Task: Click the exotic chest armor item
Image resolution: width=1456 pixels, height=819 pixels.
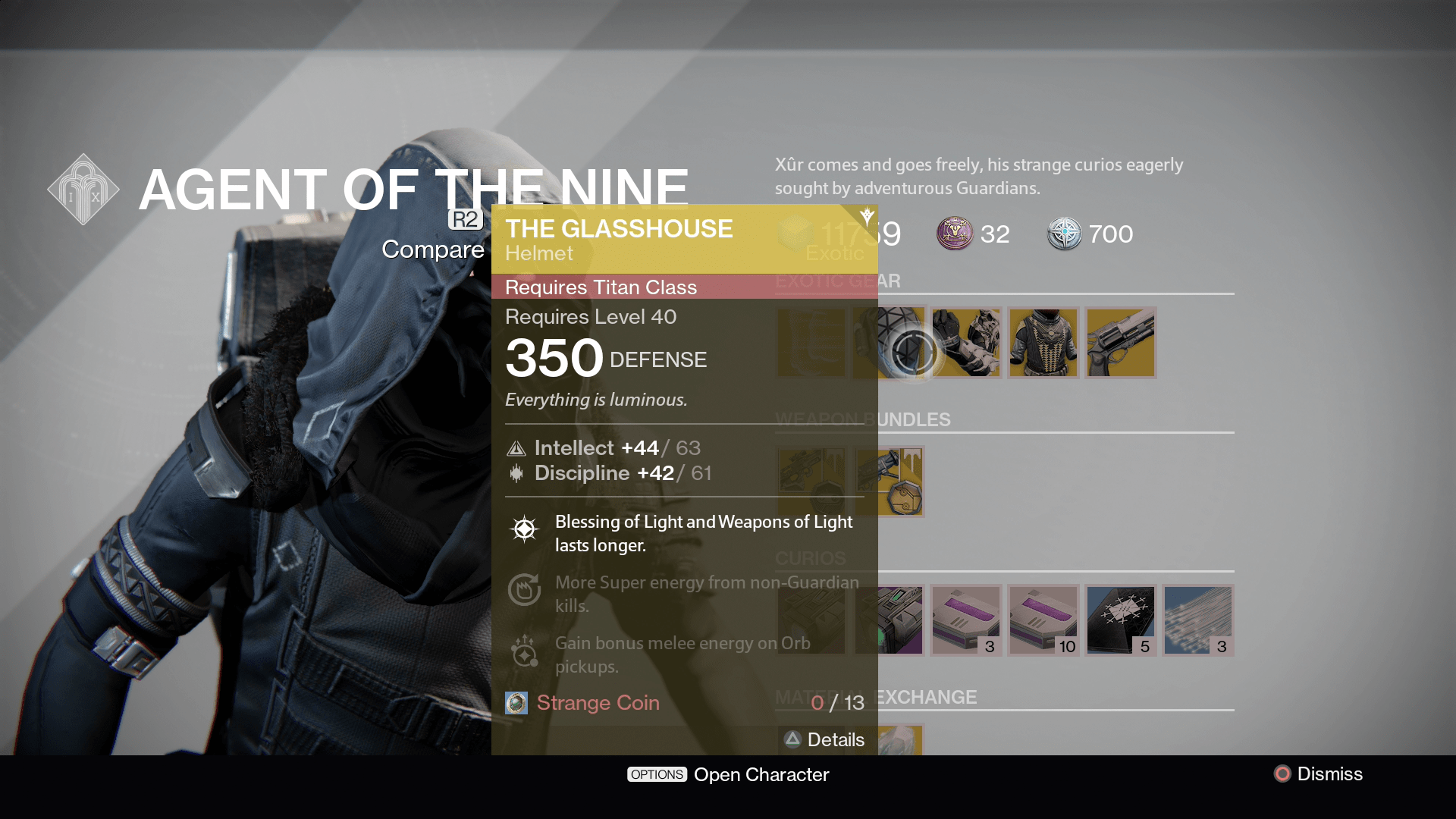Action: tap(1043, 343)
